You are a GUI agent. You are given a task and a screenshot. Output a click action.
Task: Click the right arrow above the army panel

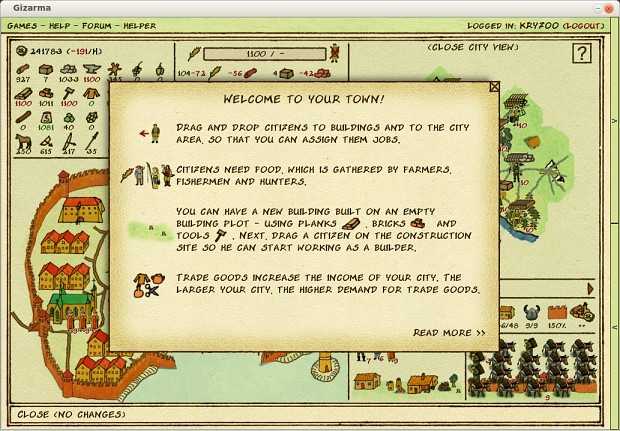[x=590, y=289]
